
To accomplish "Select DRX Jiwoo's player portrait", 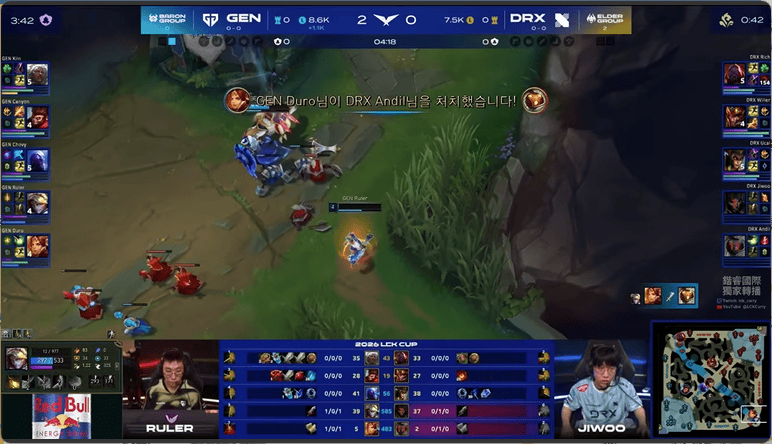I will point(735,203).
